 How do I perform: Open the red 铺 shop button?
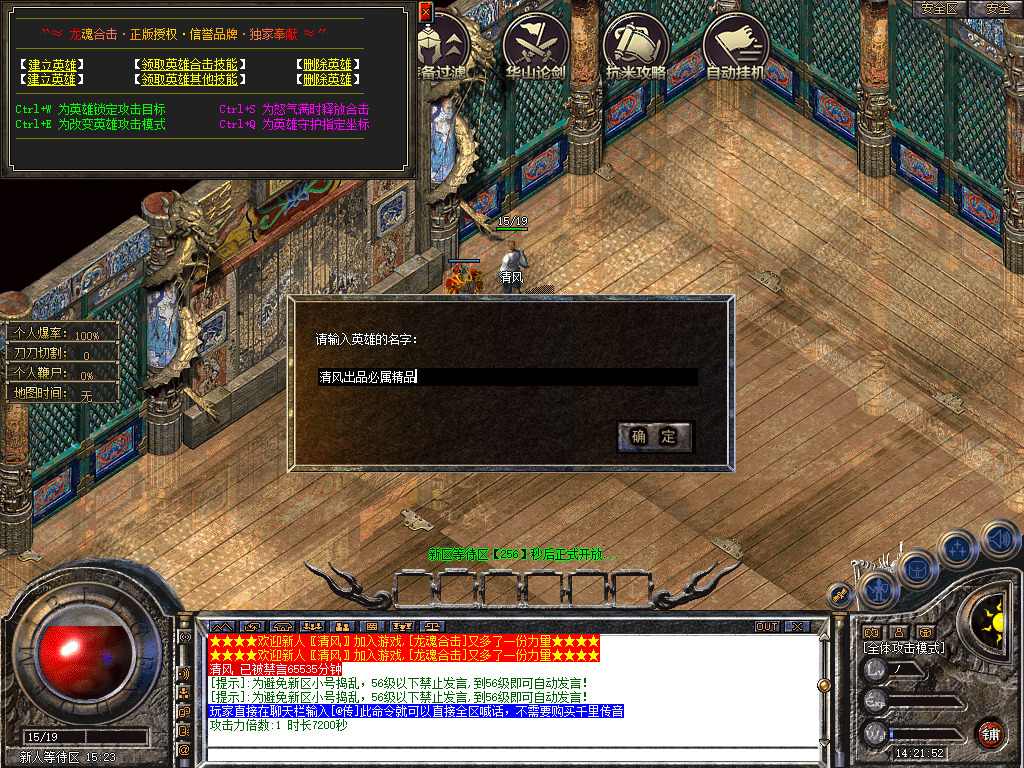click(x=990, y=733)
